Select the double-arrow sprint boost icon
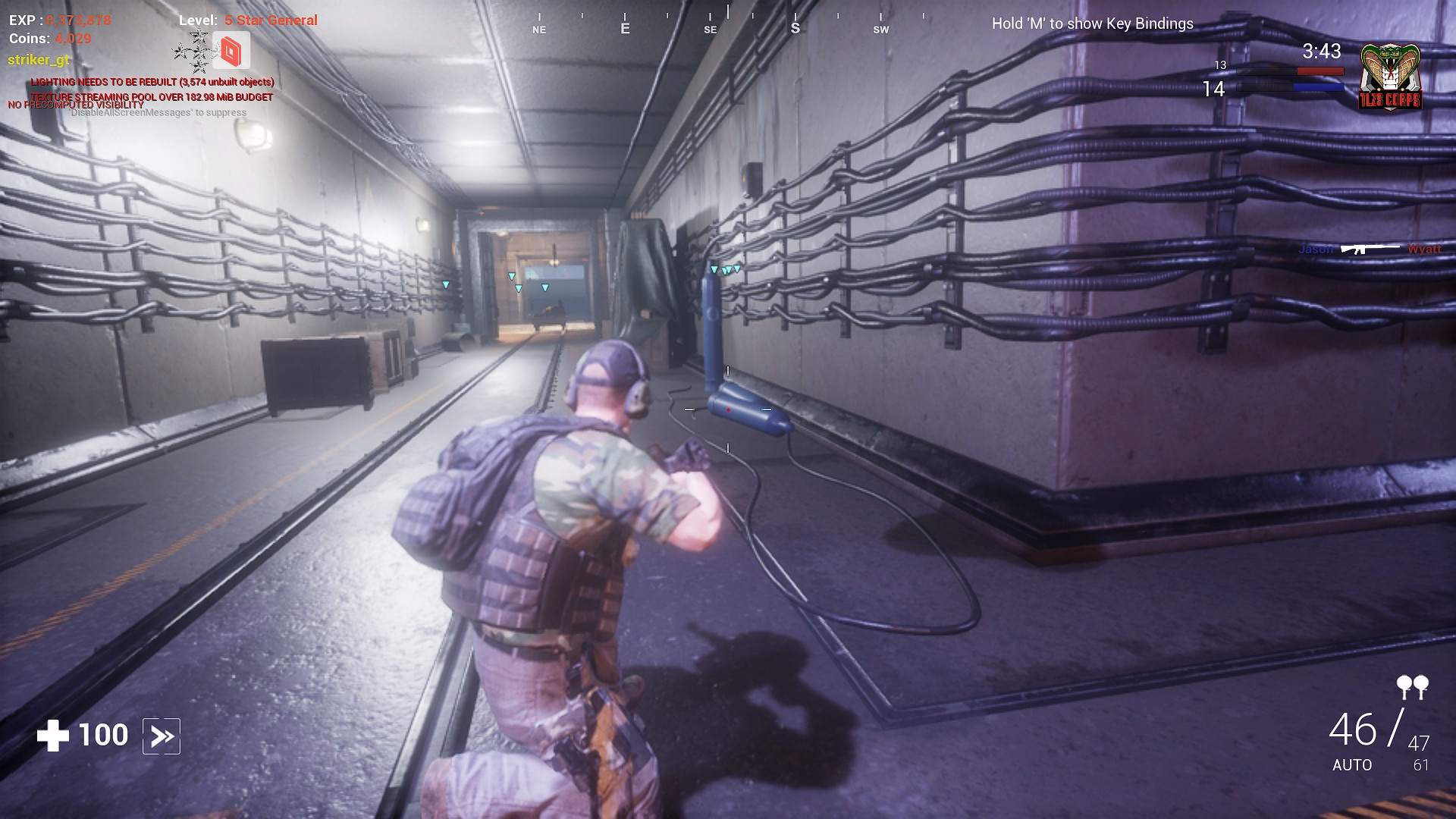The width and height of the screenshot is (1456, 819). coord(162,734)
